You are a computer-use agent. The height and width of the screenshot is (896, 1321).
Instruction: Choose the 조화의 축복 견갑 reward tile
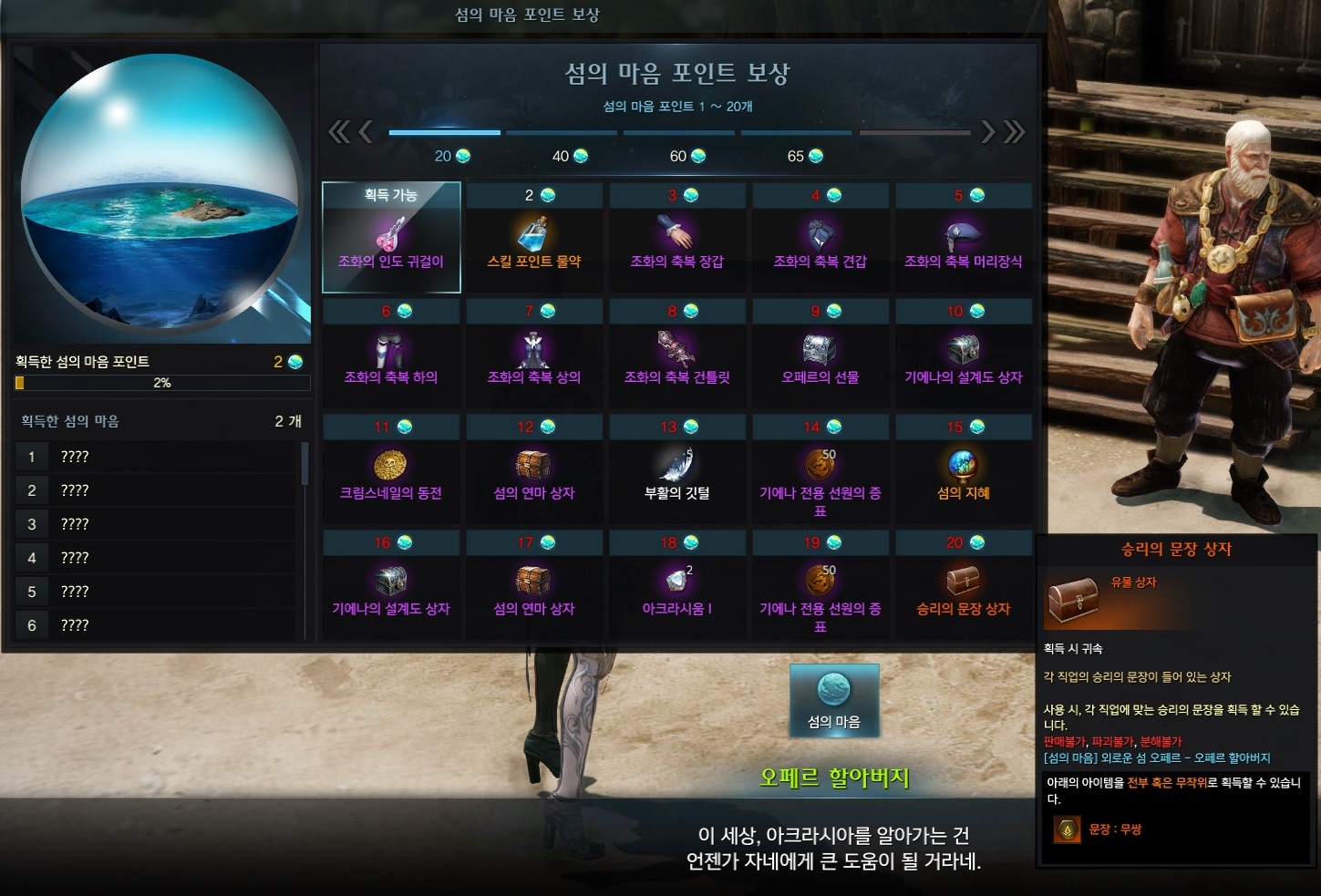point(820,237)
